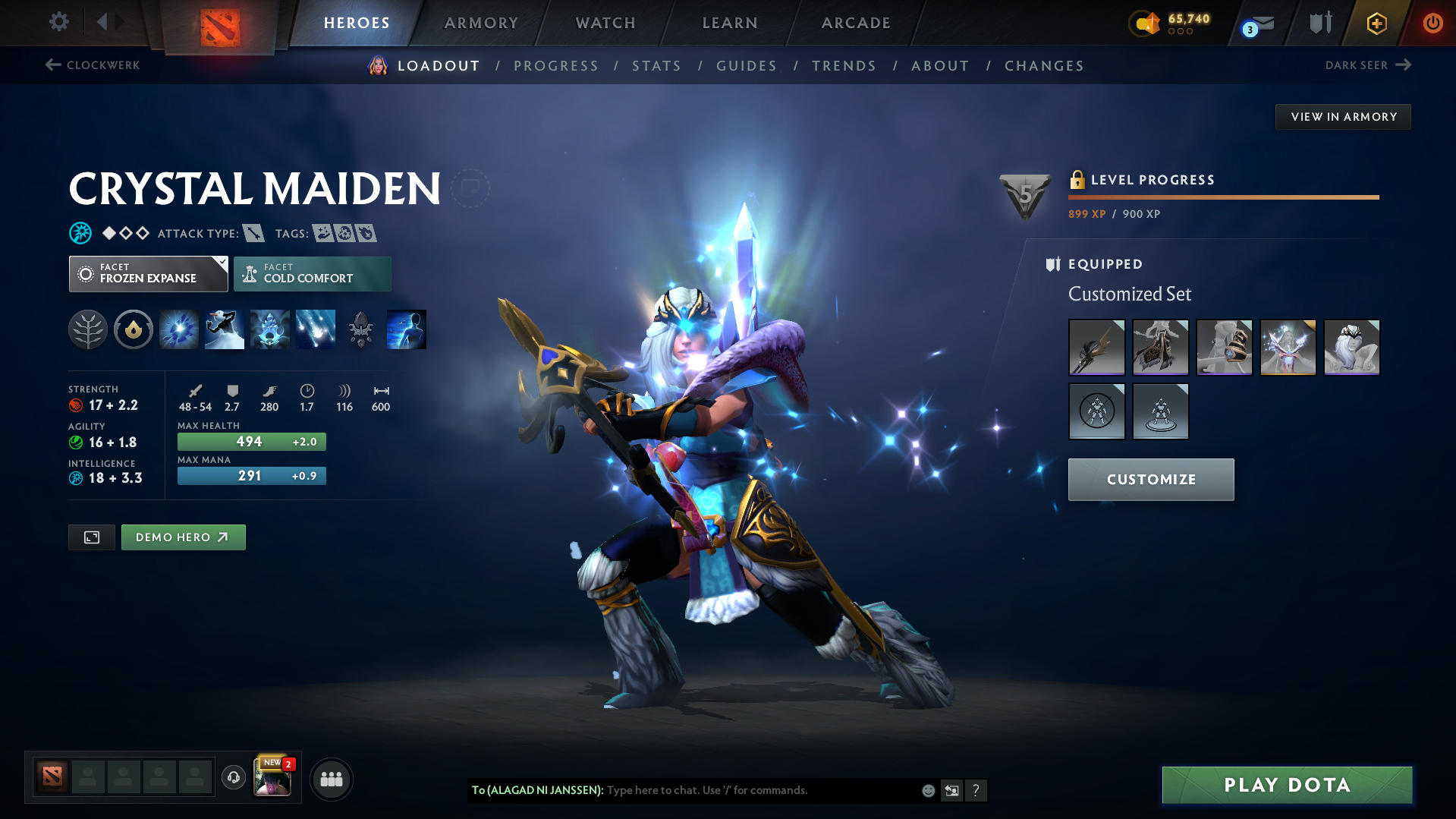
Task: Click the armory shield and sword icon
Action: point(1319,23)
